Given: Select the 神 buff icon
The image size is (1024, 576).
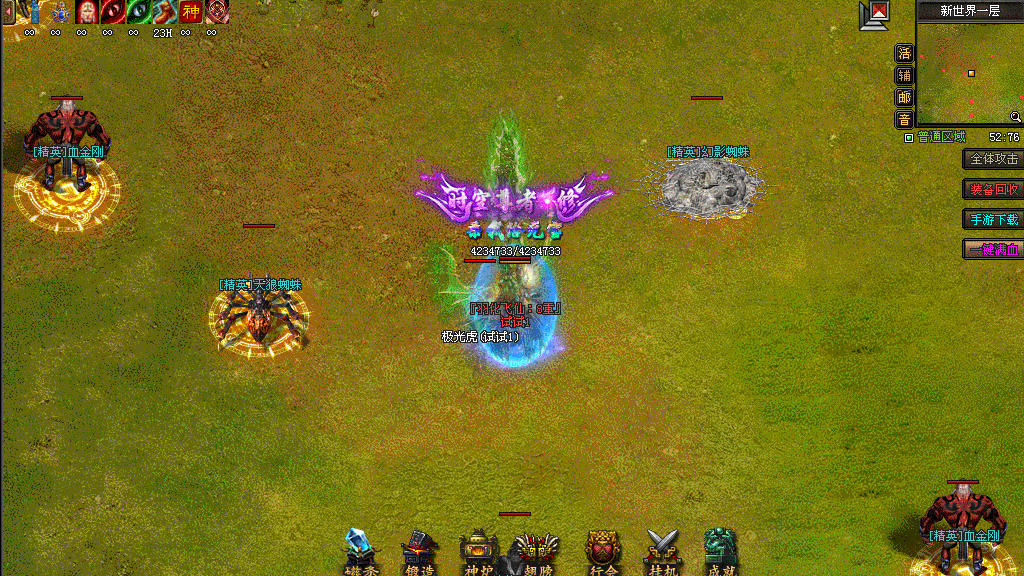Looking at the screenshot, I should point(190,12).
